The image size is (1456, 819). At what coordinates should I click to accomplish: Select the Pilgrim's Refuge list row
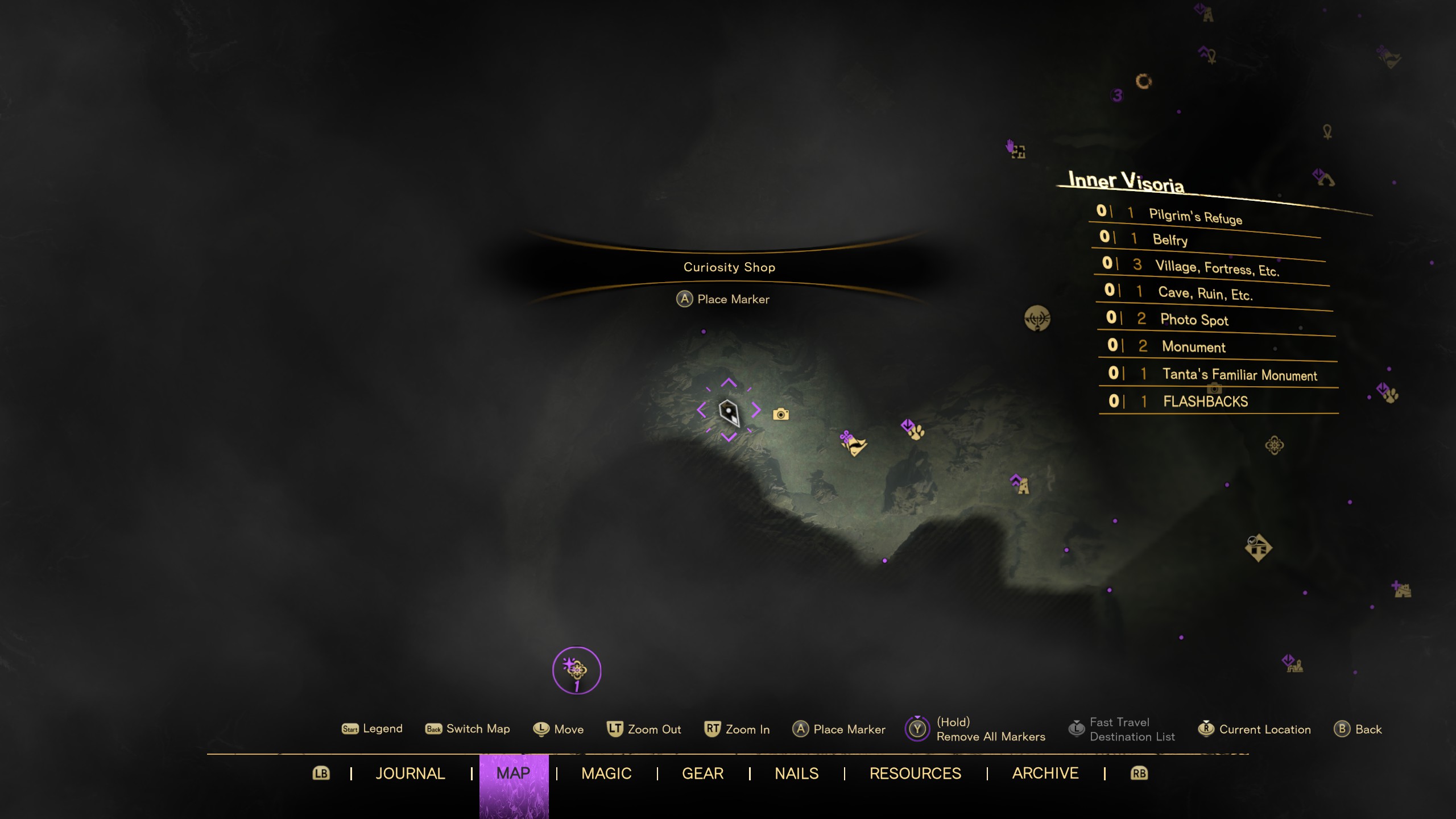[1195, 216]
